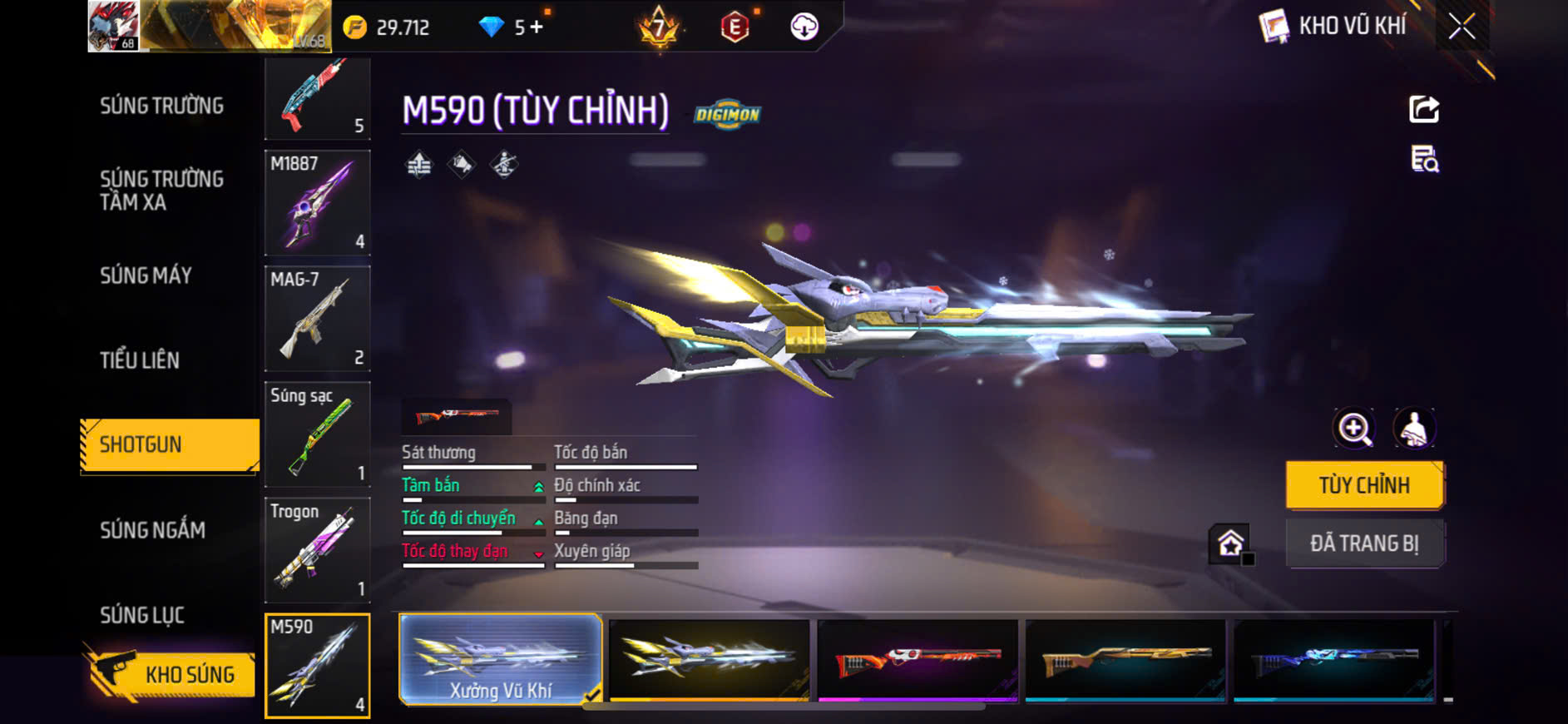Viewport: 1568px width, 724px height.
Task: Select the Súng Máy category
Action: pyautogui.click(x=146, y=275)
